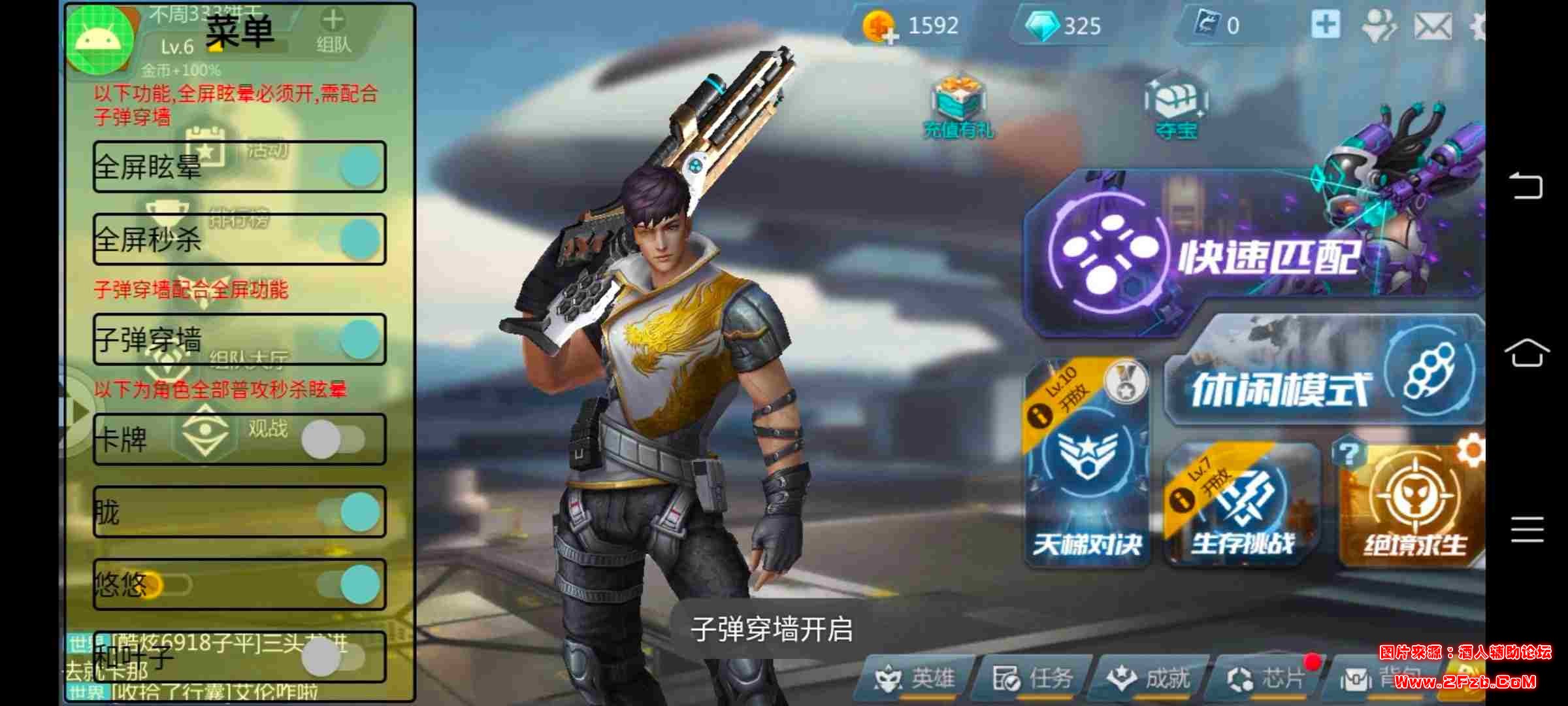This screenshot has width=1568, height=706.
Task: Tap the Android back navigation button
Action: 1527,186
